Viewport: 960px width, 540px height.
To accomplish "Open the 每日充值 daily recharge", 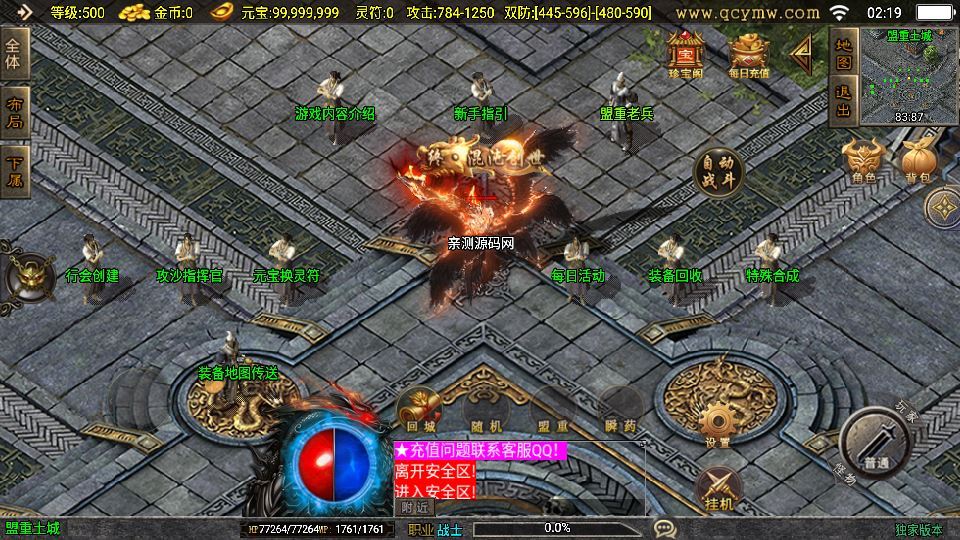I will [749, 53].
